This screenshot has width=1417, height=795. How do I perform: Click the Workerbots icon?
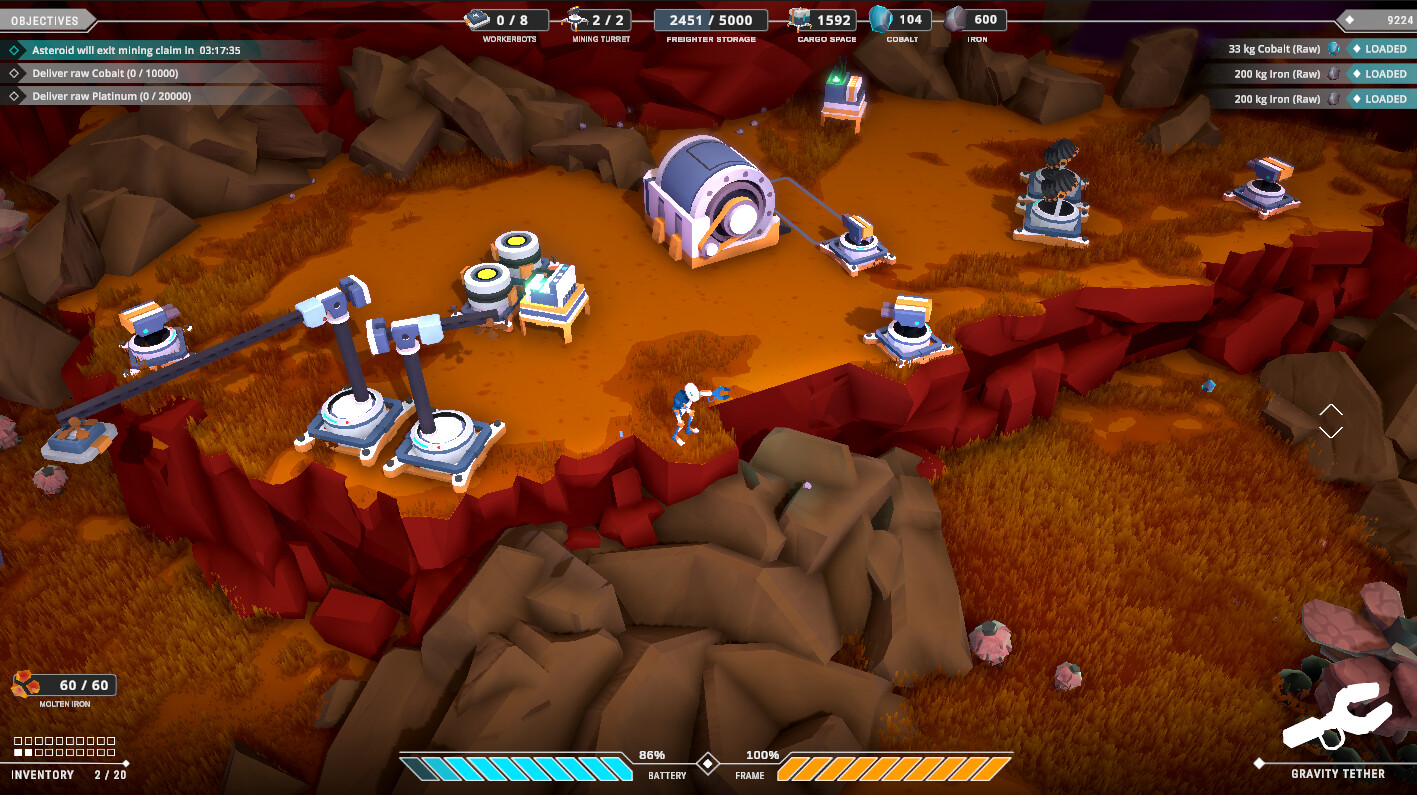click(477, 19)
